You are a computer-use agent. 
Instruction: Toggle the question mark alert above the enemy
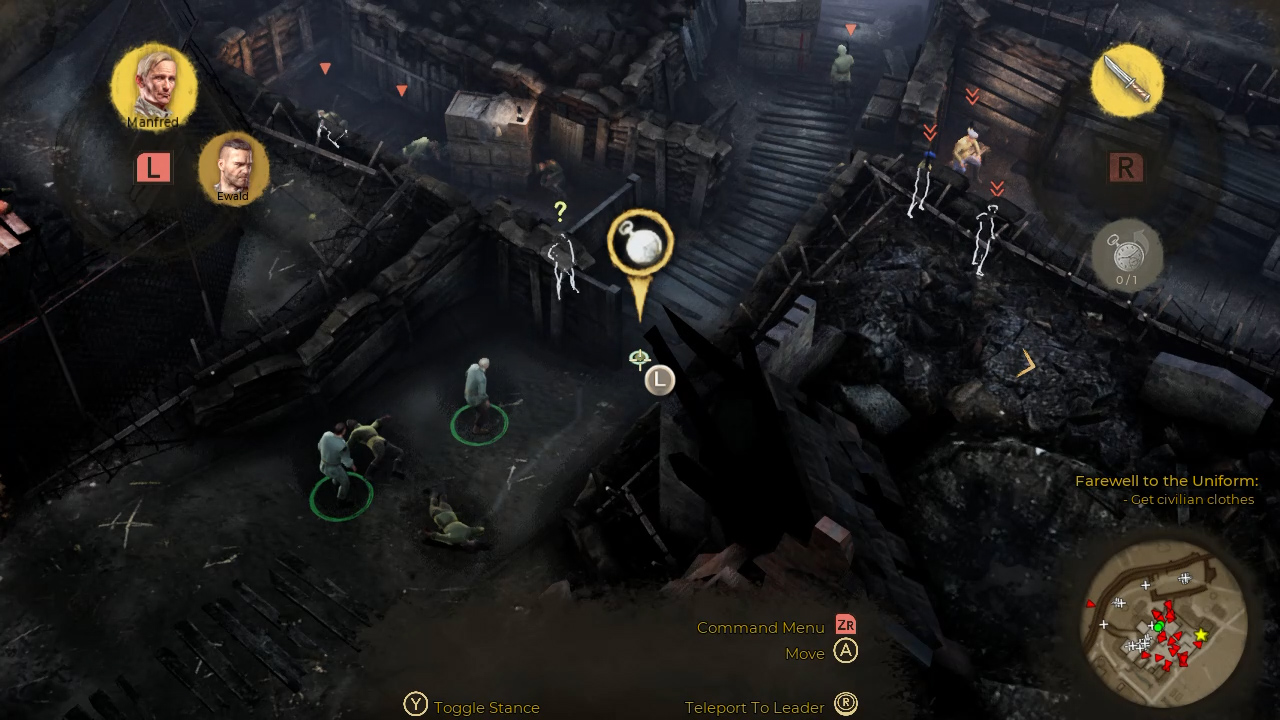click(560, 210)
